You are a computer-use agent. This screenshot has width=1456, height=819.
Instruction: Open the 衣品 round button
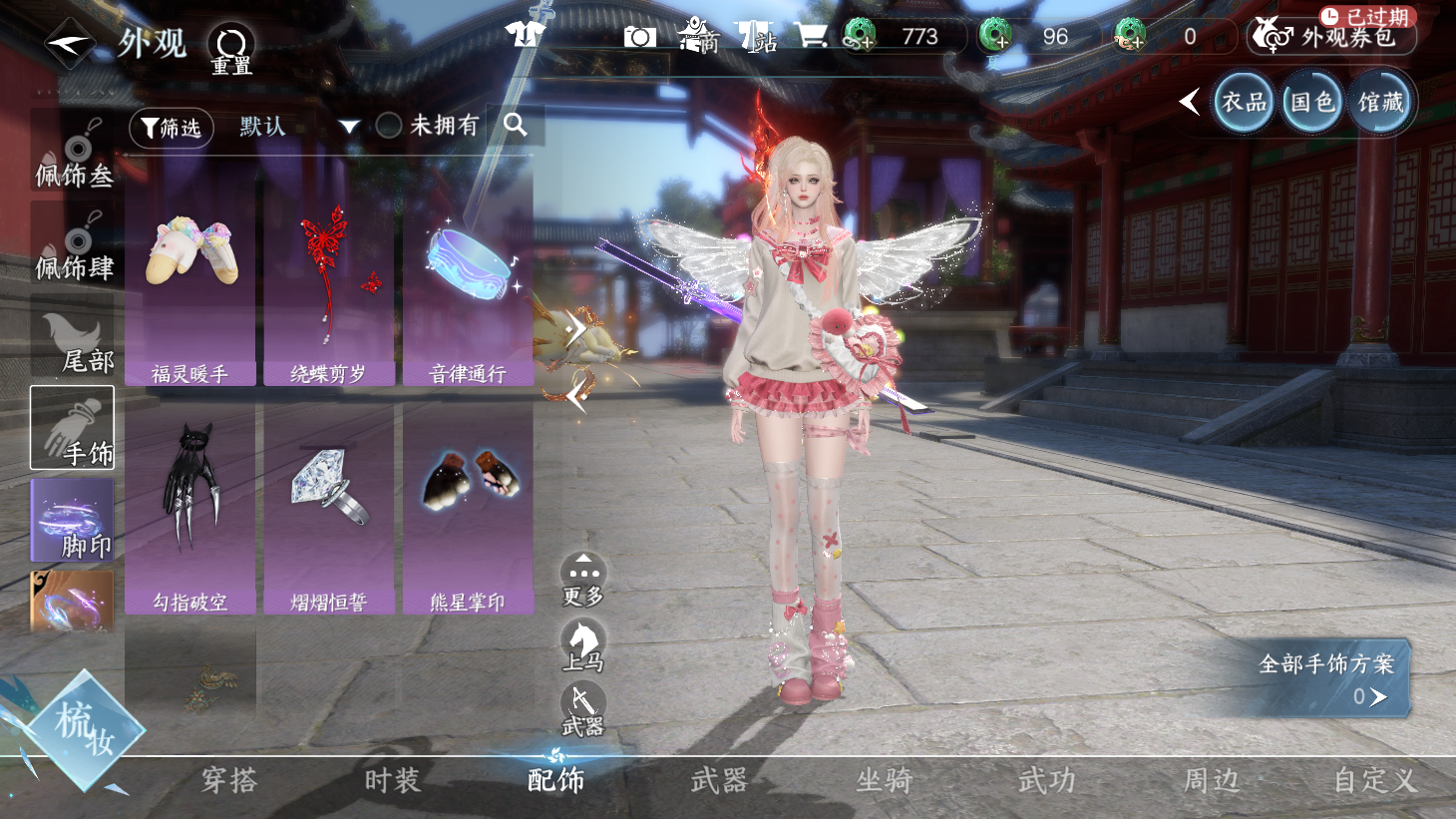click(1244, 103)
